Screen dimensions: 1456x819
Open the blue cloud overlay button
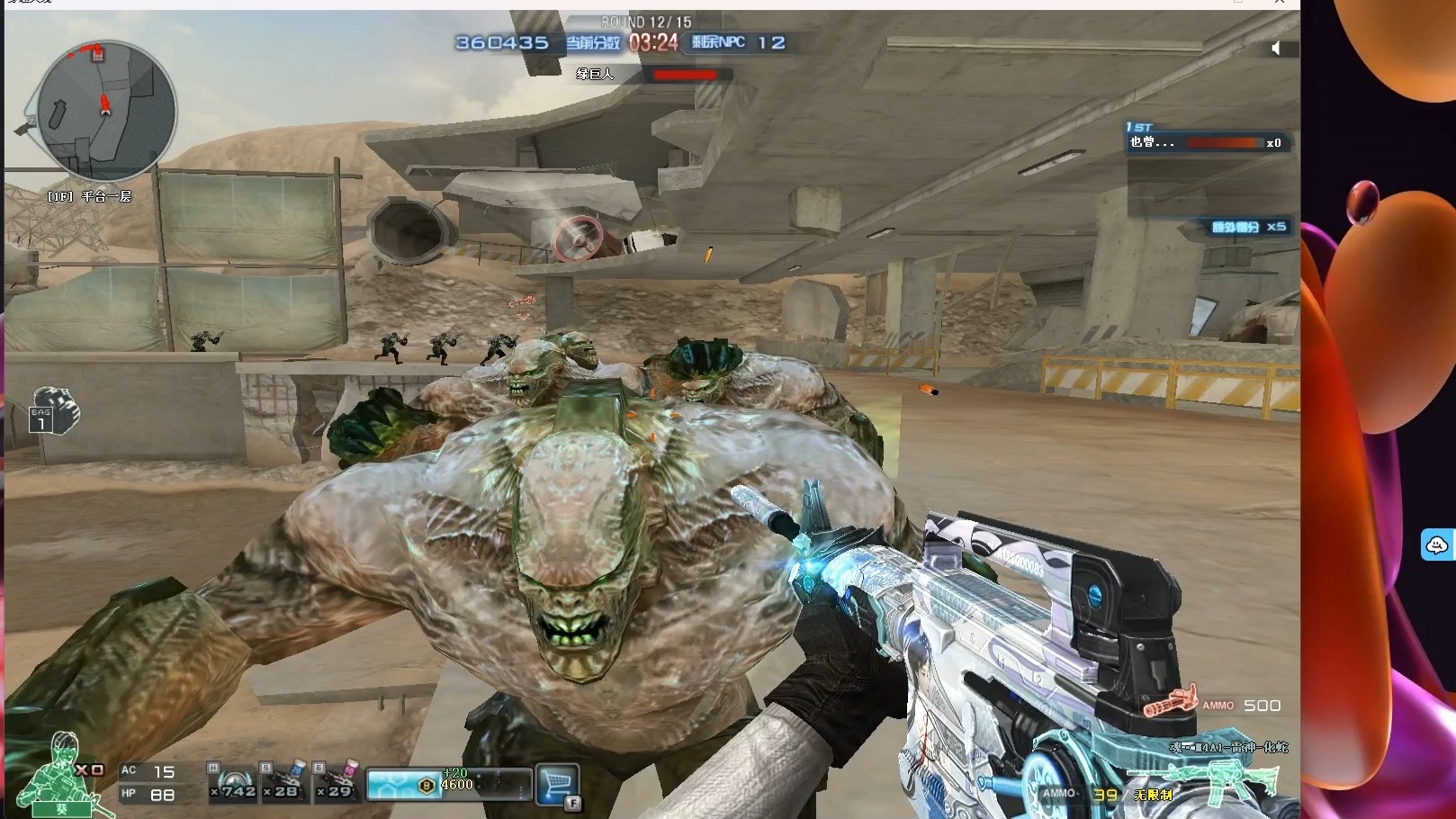point(1436,544)
